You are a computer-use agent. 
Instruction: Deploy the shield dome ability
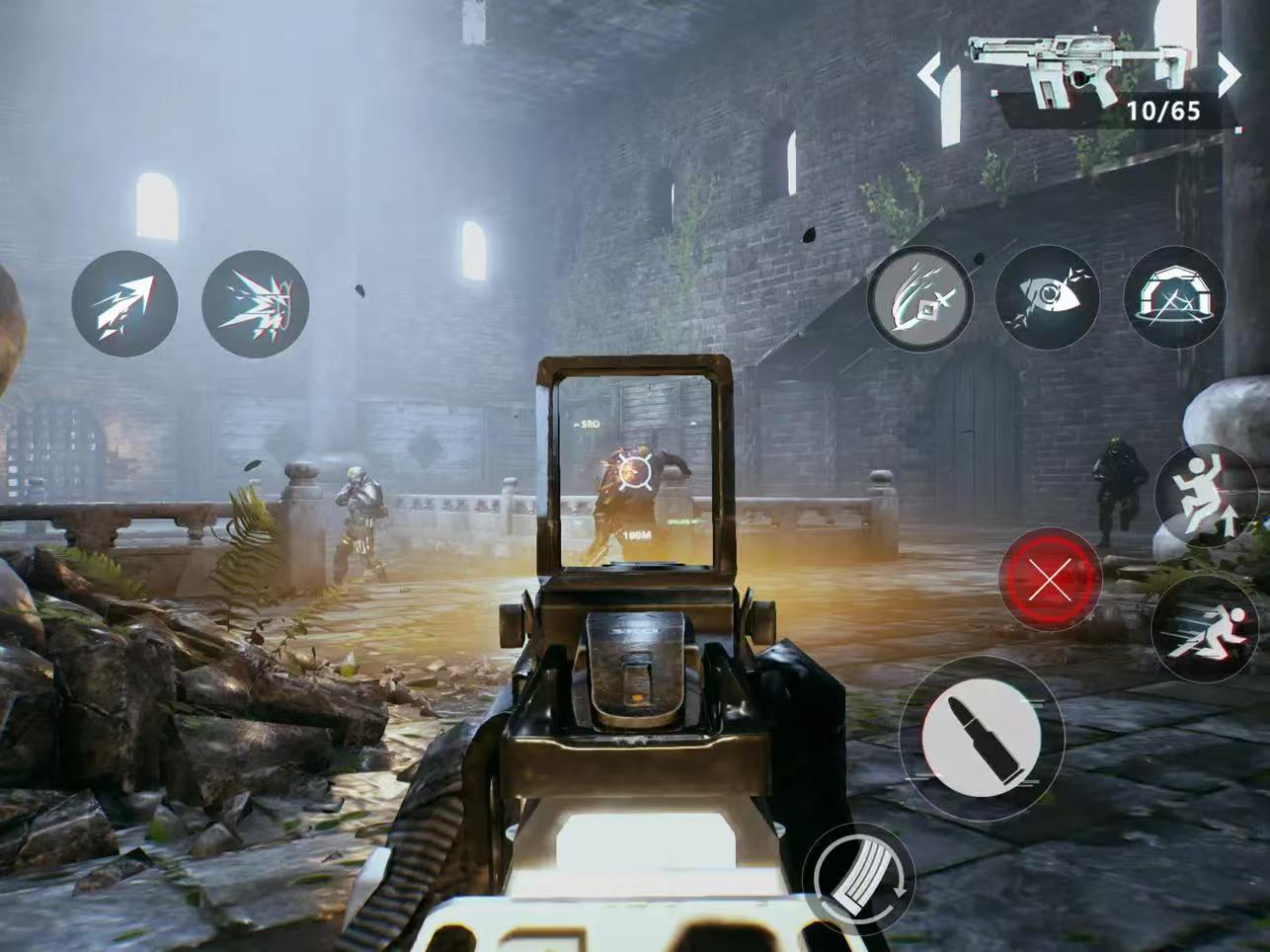coord(1175,297)
